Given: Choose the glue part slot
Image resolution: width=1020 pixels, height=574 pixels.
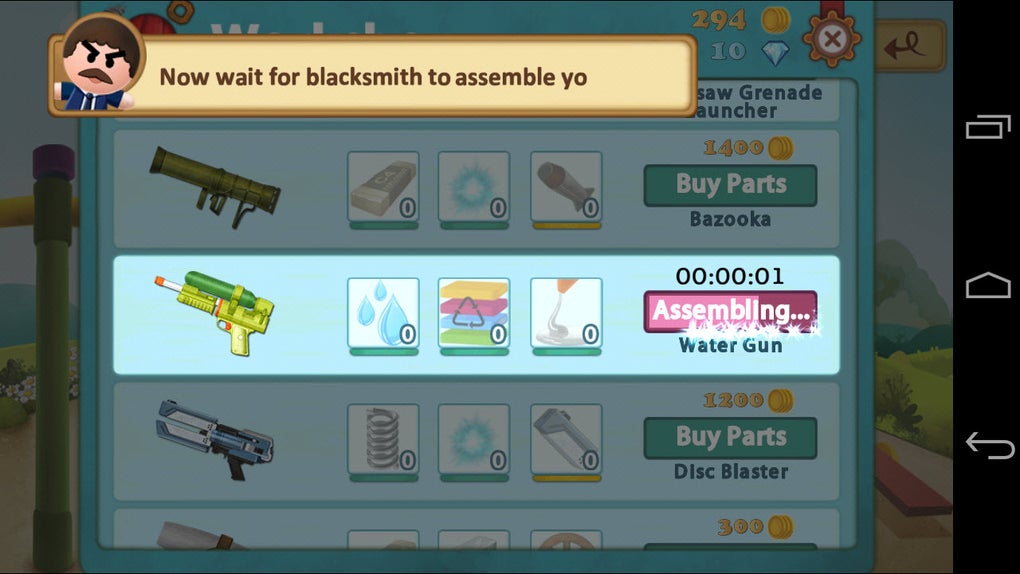Looking at the screenshot, I should 566,313.
